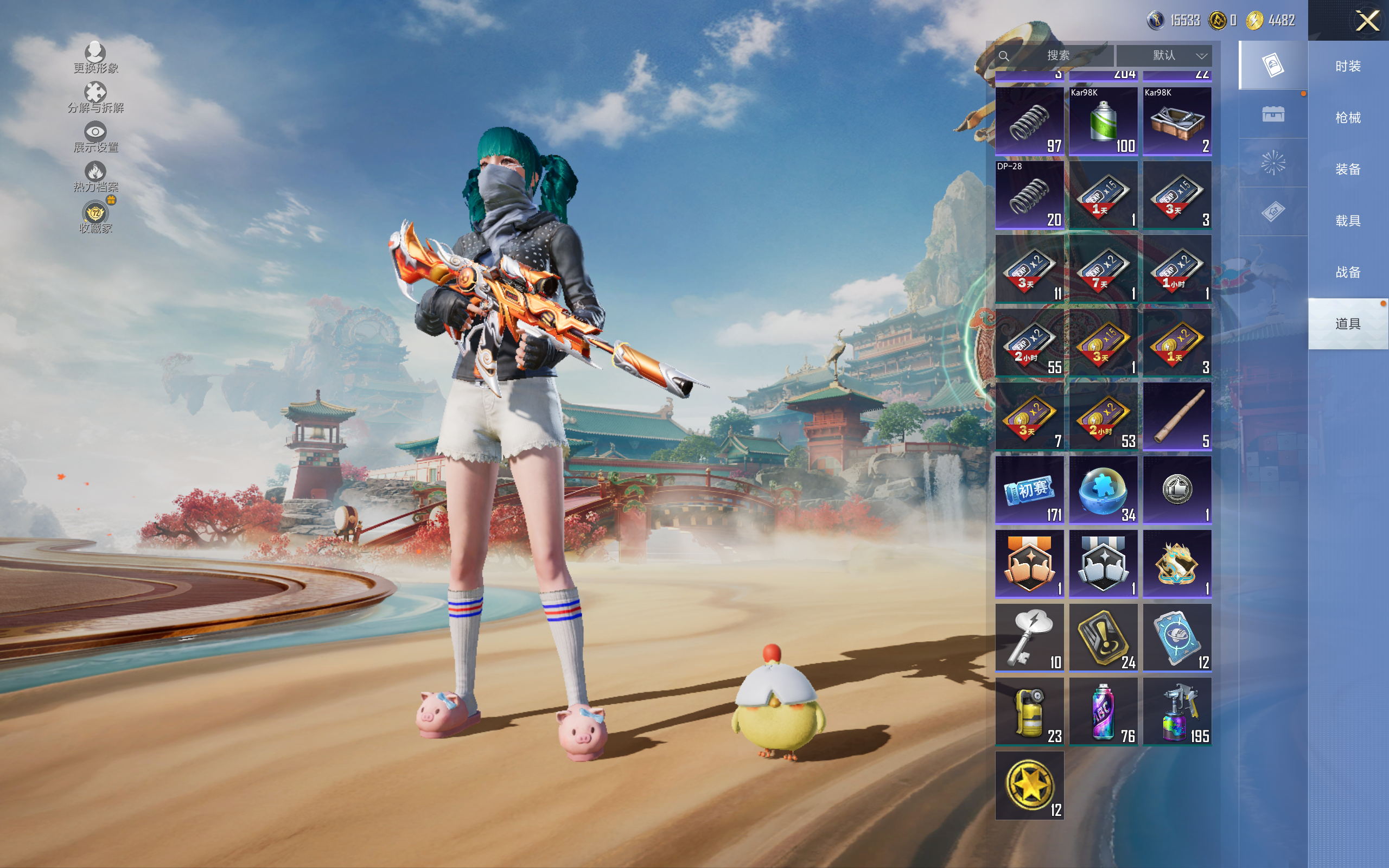Screen dimensions: 1389x868
Task: Switch to the 战备 tab
Action: coord(1348,272)
